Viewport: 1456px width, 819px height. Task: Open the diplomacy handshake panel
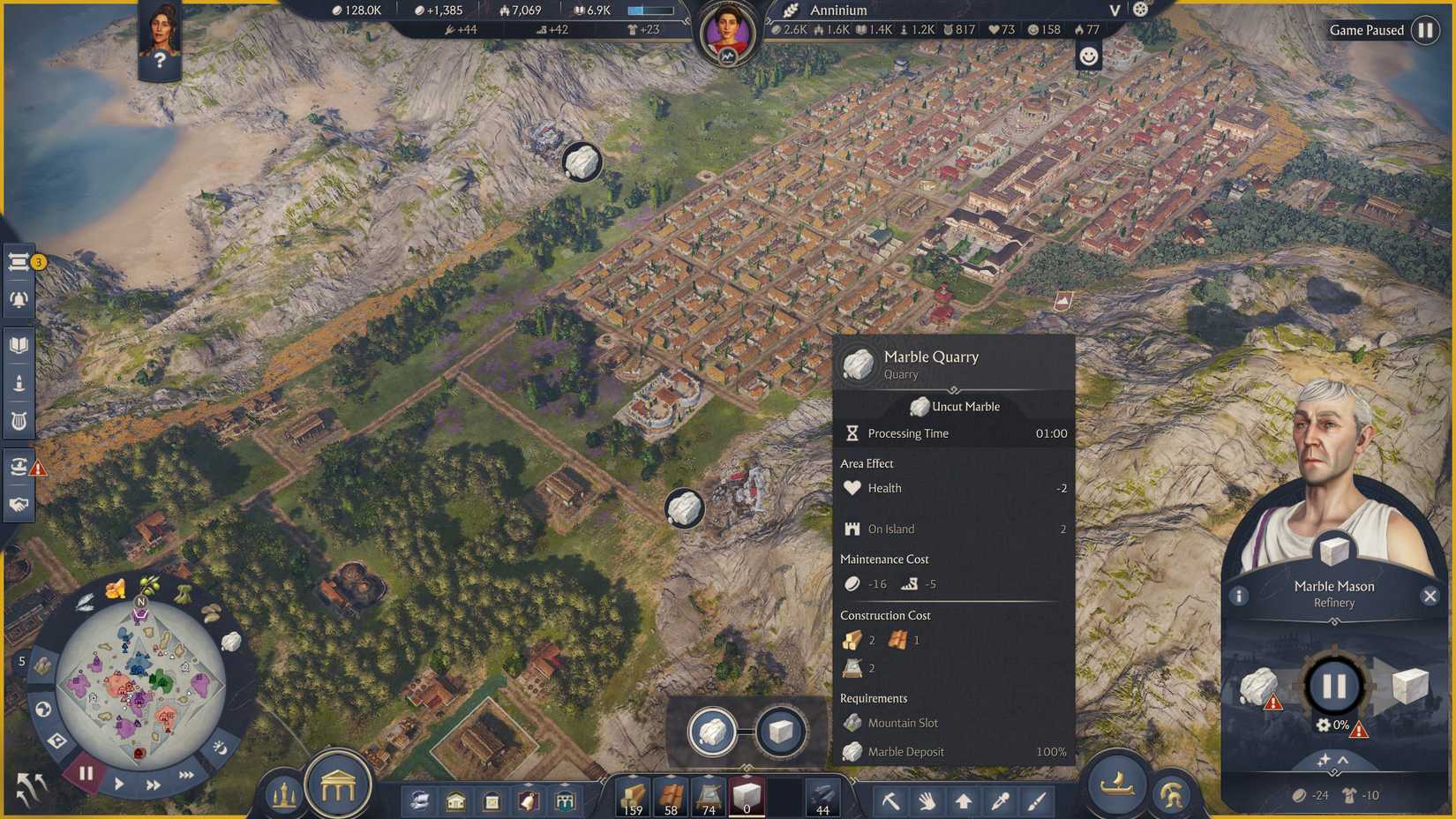(19, 503)
